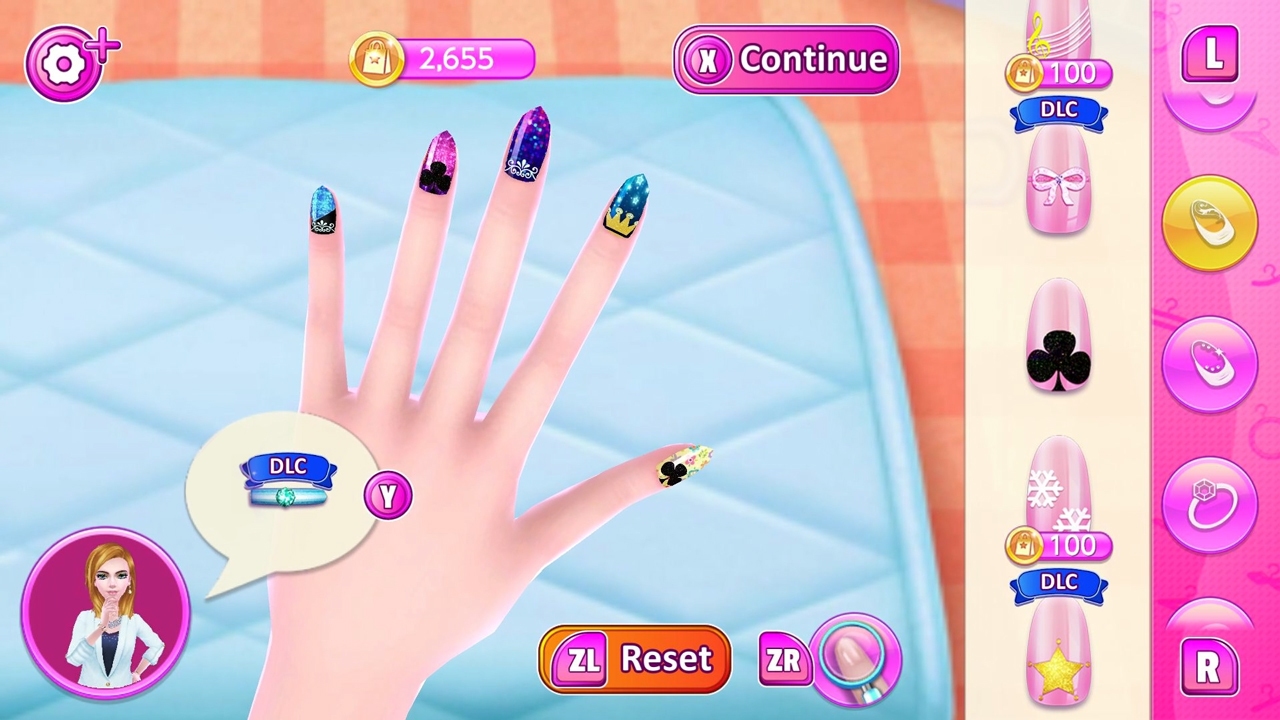The image size is (1280, 720).
Task: Select the nail decoration studs category icon
Action: tap(1210, 362)
